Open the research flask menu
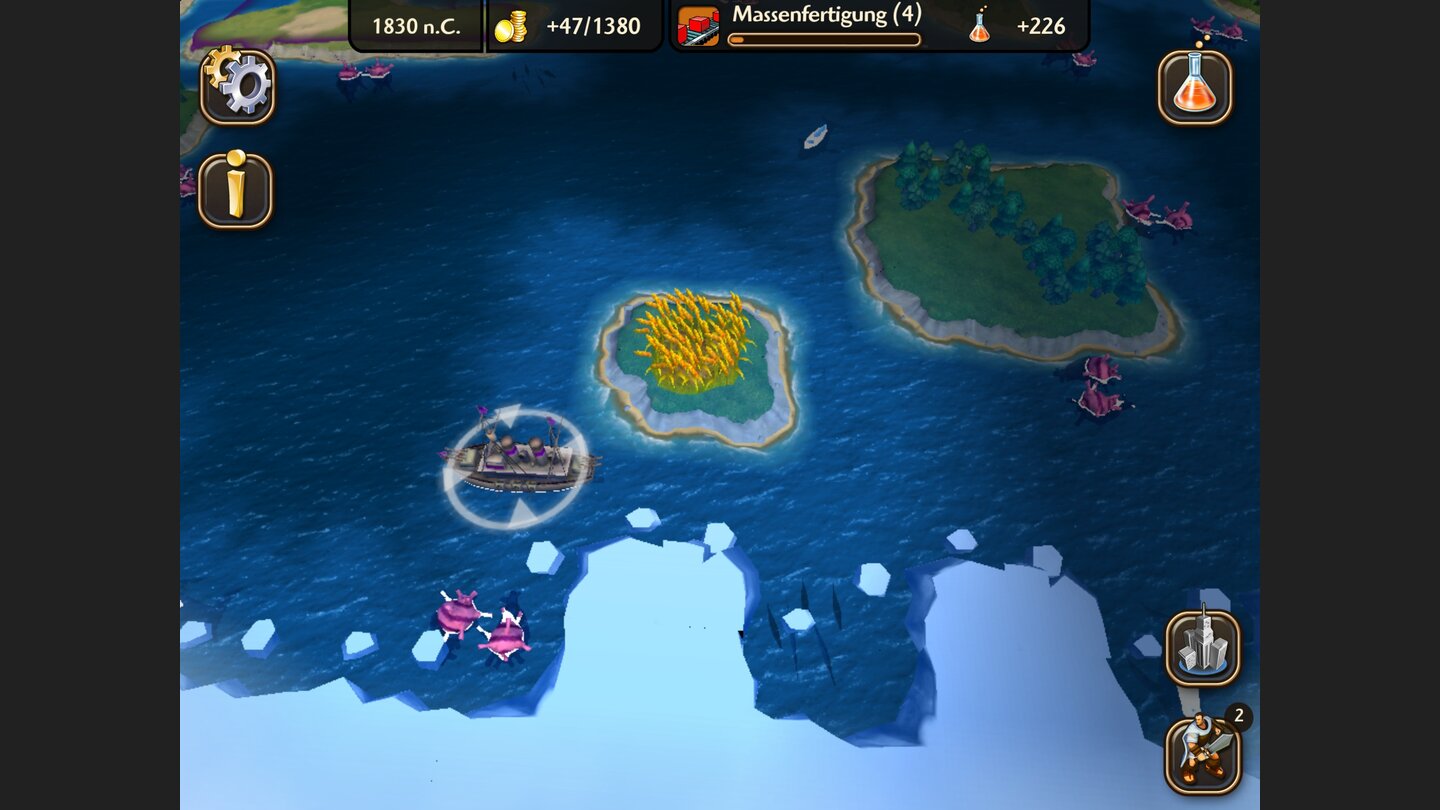The width and height of the screenshot is (1440, 810). tap(1196, 88)
